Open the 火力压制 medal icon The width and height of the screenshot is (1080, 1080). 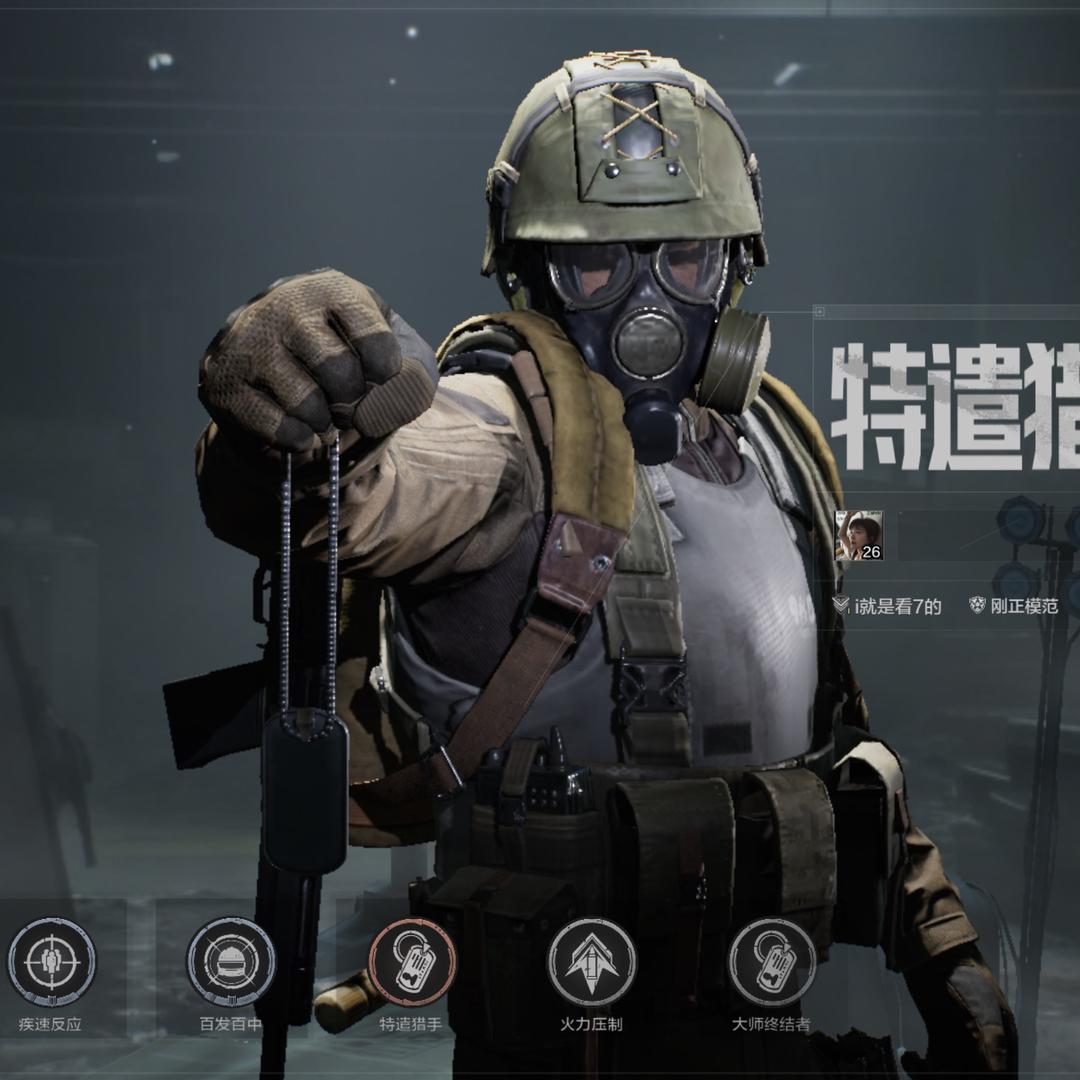click(591, 962)
